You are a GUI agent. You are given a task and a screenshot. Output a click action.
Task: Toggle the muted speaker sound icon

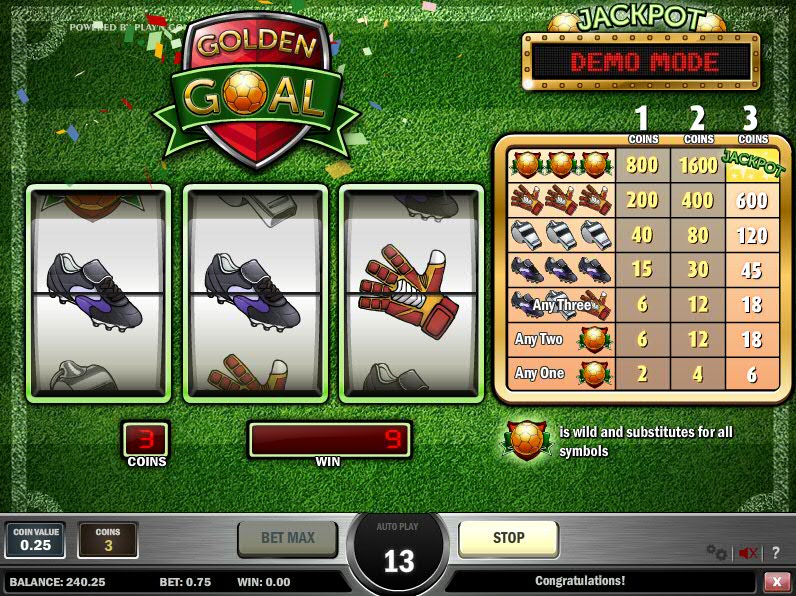point(747,552)
